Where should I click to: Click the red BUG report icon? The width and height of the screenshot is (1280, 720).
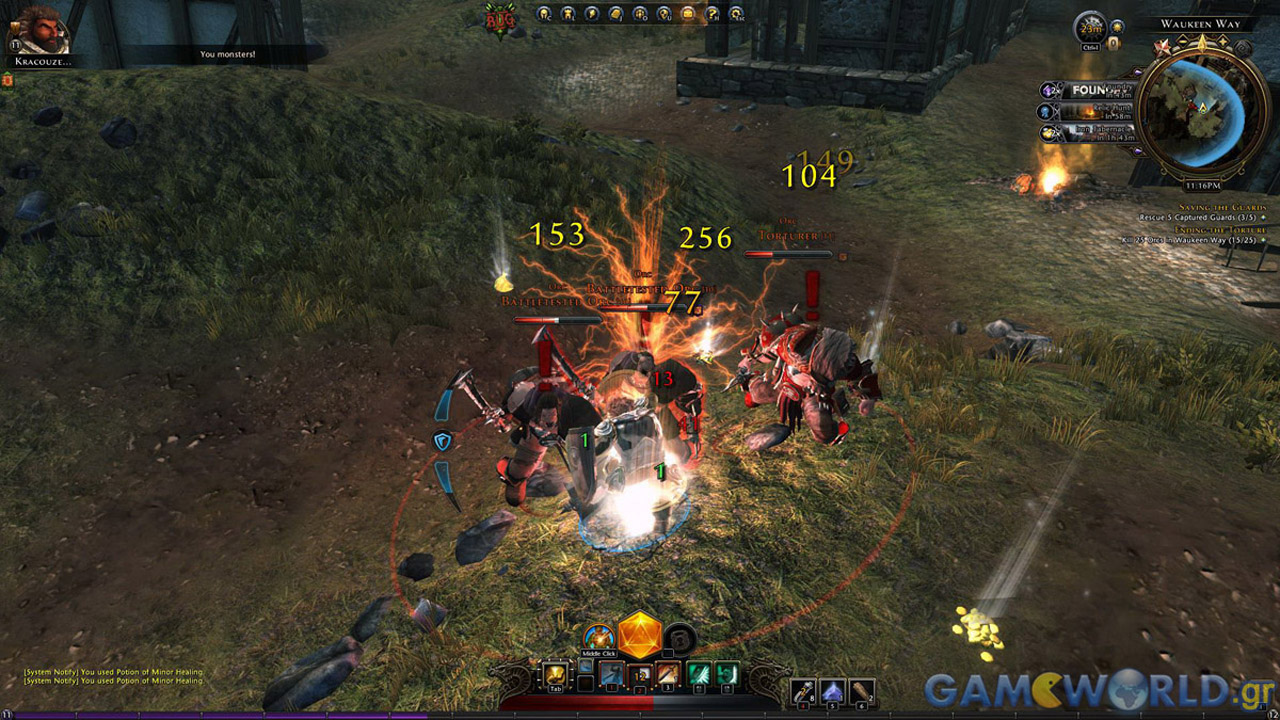(x=498, y=16)
